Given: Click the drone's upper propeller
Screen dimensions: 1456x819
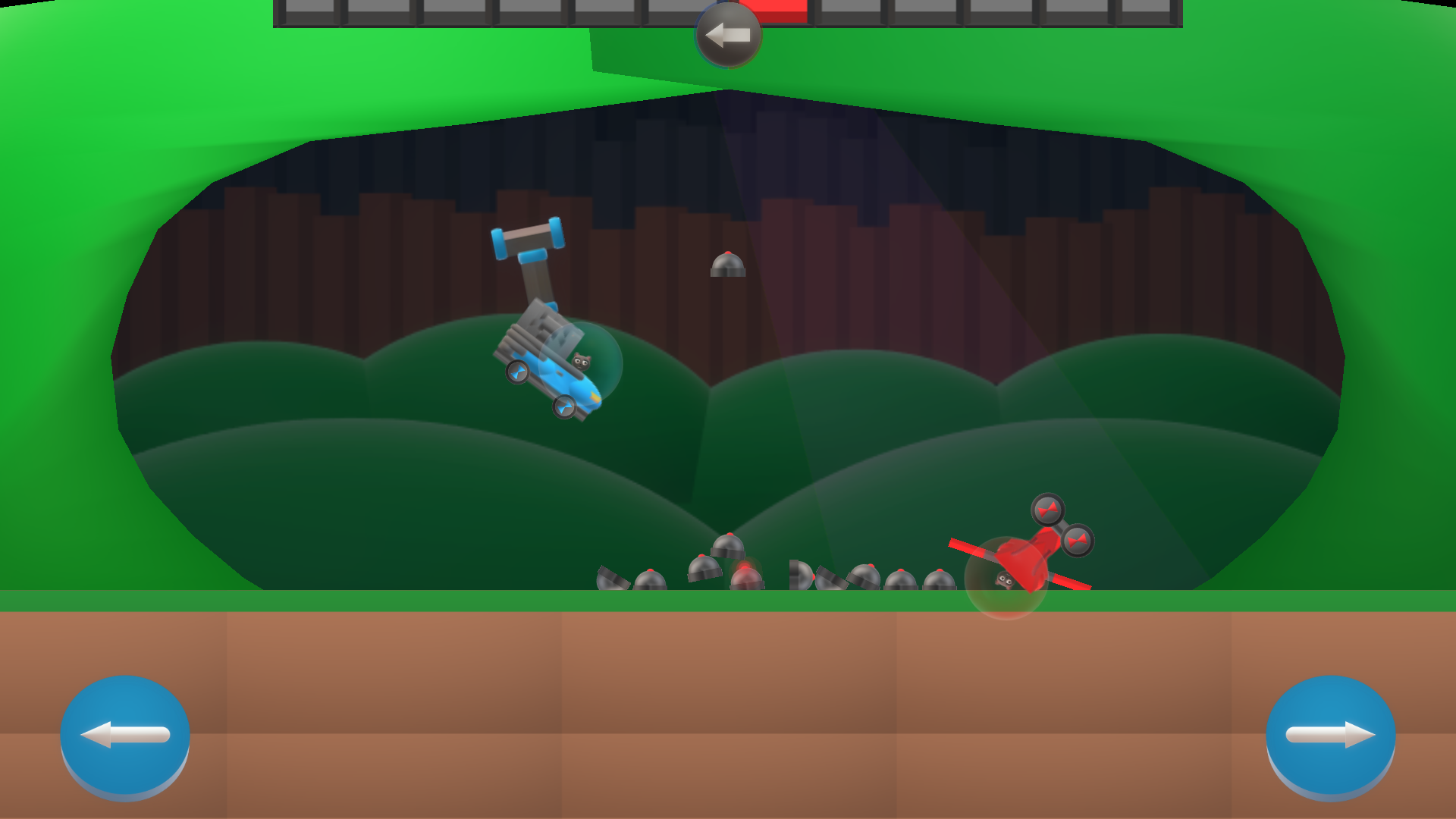Looking at the screenshot, I should click(1048, 510).
